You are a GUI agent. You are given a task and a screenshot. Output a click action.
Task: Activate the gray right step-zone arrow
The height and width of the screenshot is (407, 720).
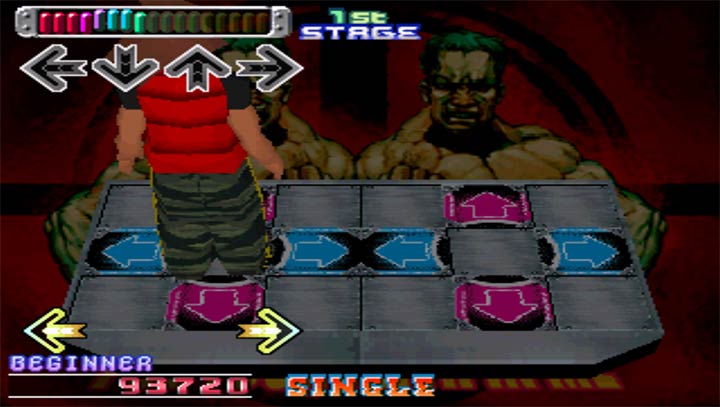click(269, 68)
